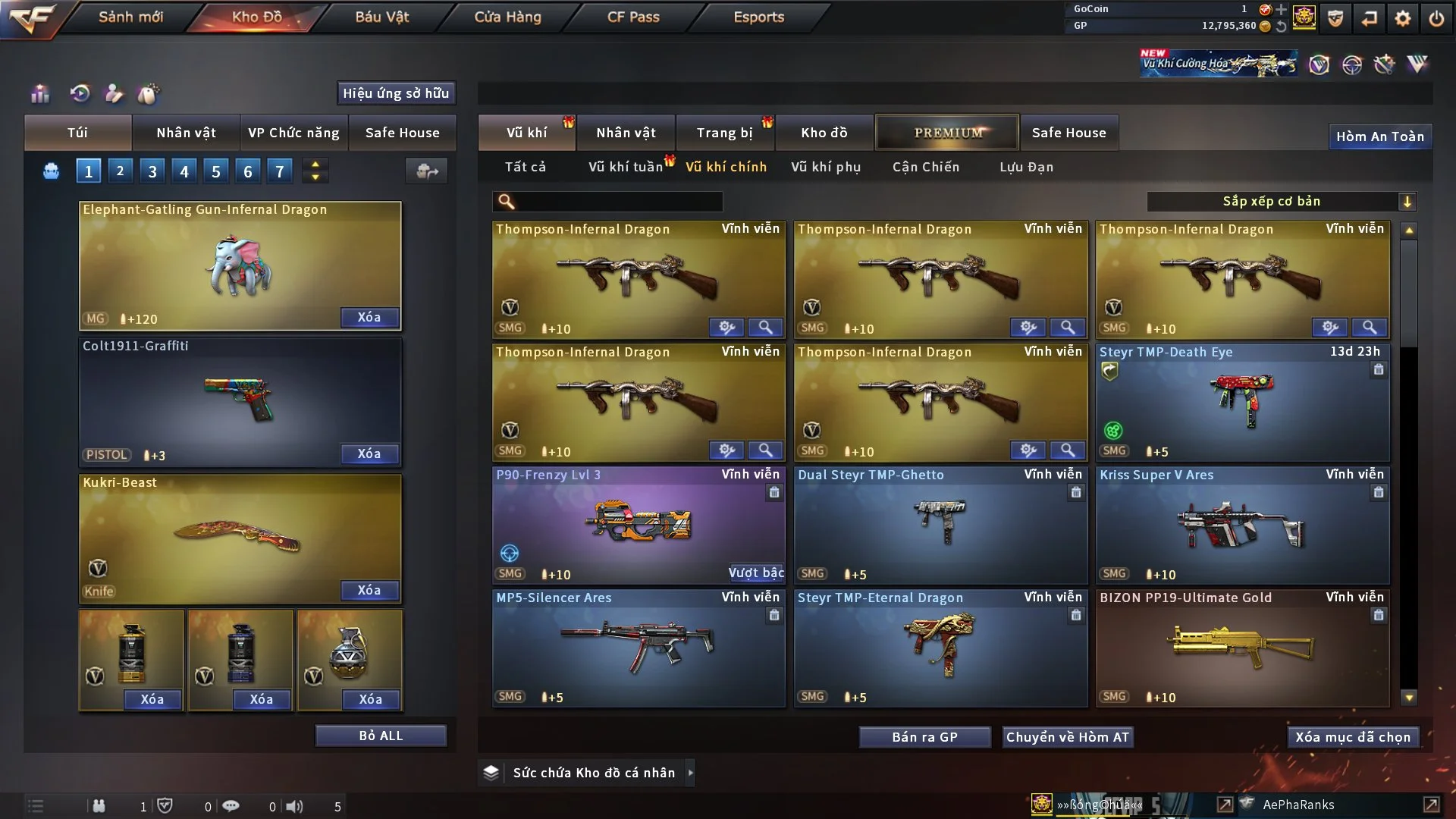Go to the Sảnh mới lobby

(130, 17)
